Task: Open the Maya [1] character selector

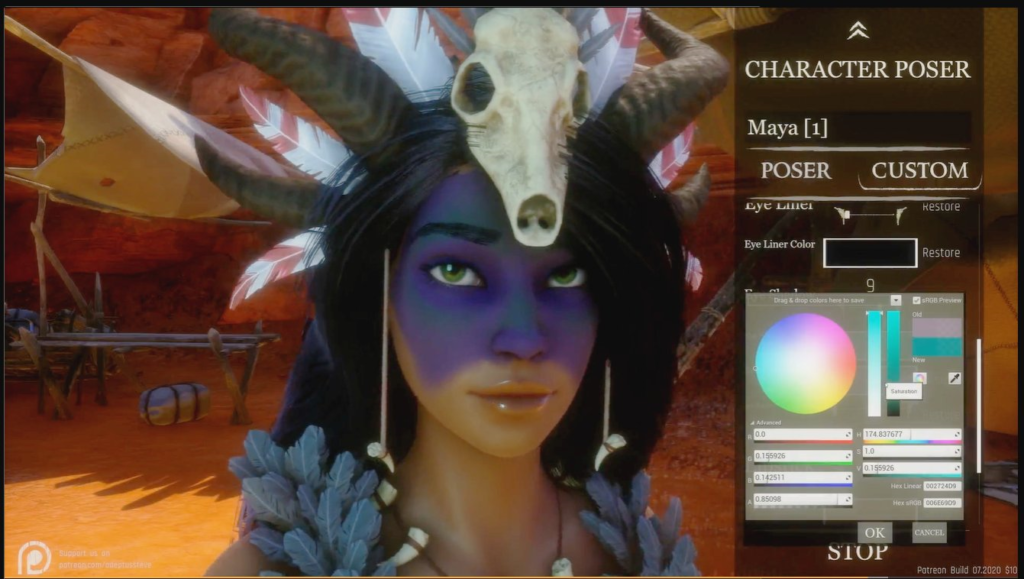Action: click(858, 128)
